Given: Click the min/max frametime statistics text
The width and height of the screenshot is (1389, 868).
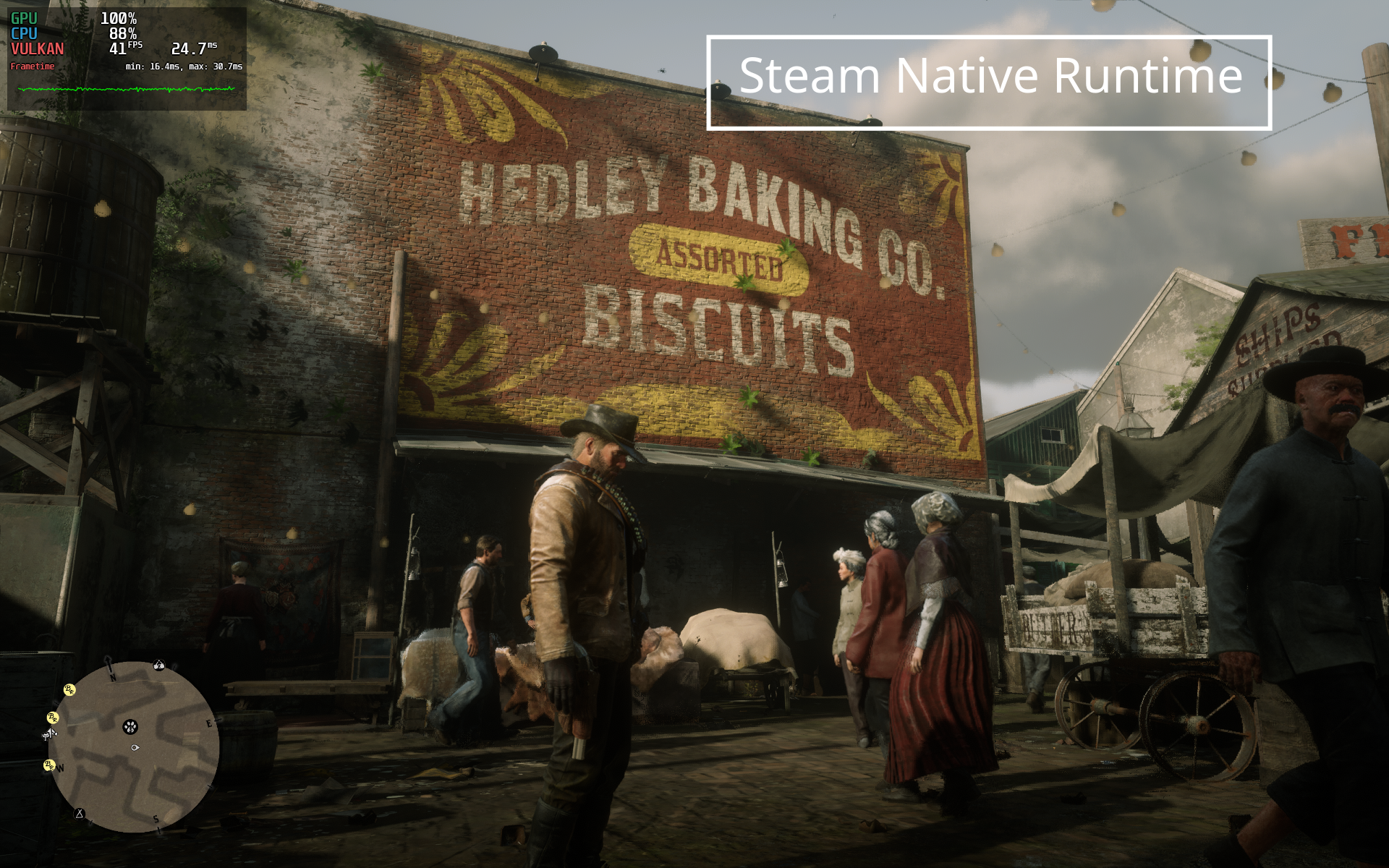Looking at the screenshot, I should (x=182, y=67).
